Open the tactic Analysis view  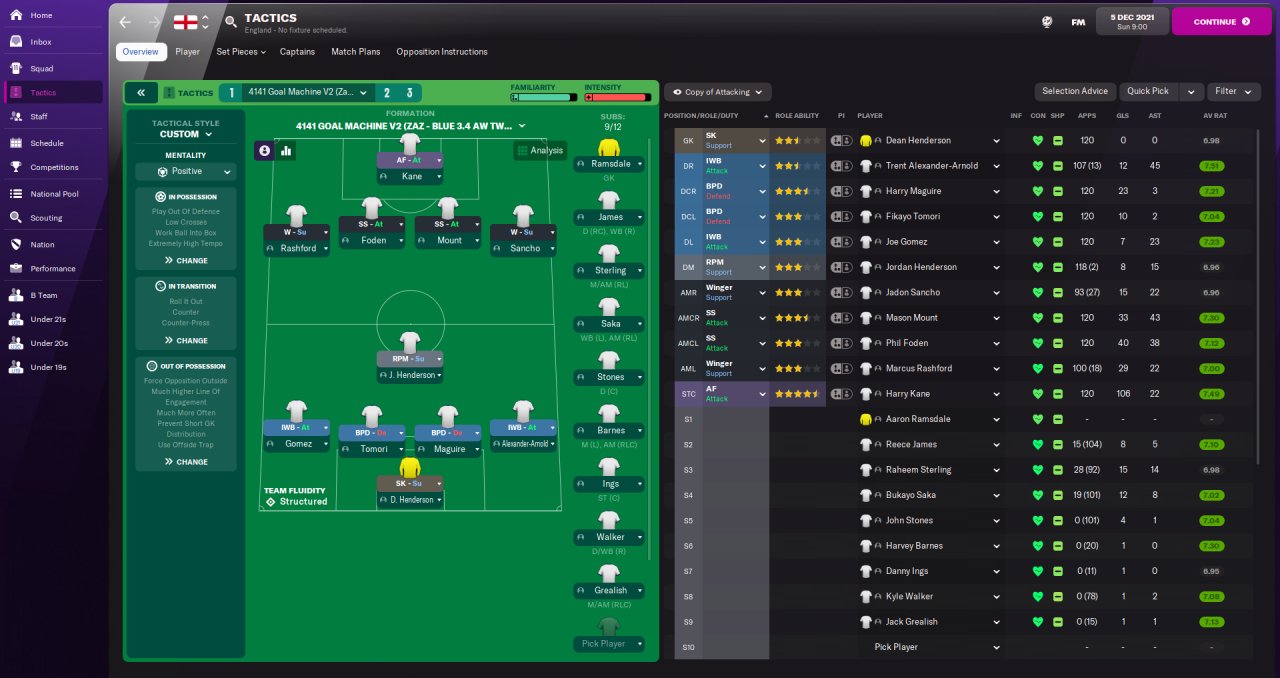click(x=540, y=150)
